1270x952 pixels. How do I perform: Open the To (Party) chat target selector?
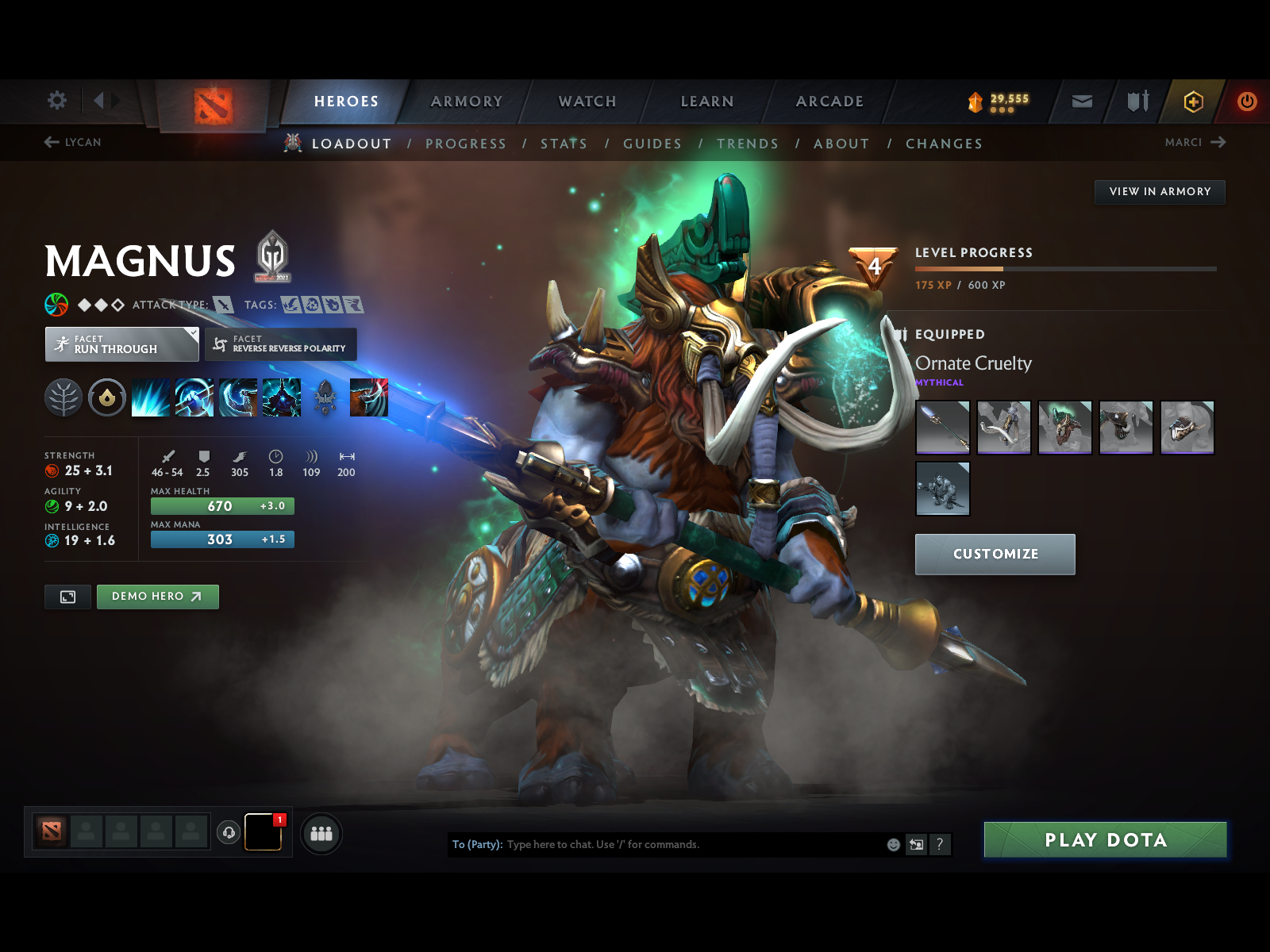[x=477, y=844]
